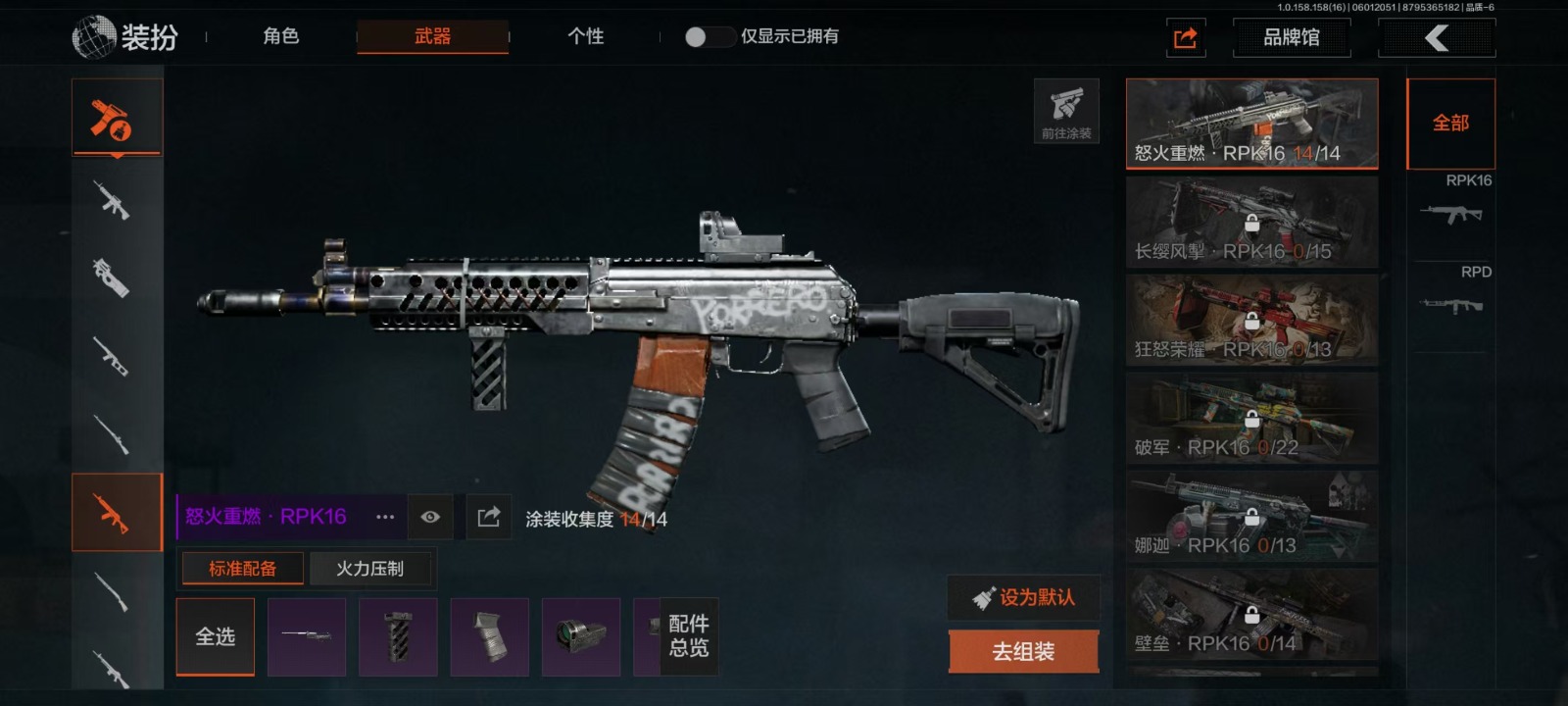Screen dimensions: 1568x706
Task: Set this skin with 设为默认
Action: pyautogui.click(x=1024, y=597)
